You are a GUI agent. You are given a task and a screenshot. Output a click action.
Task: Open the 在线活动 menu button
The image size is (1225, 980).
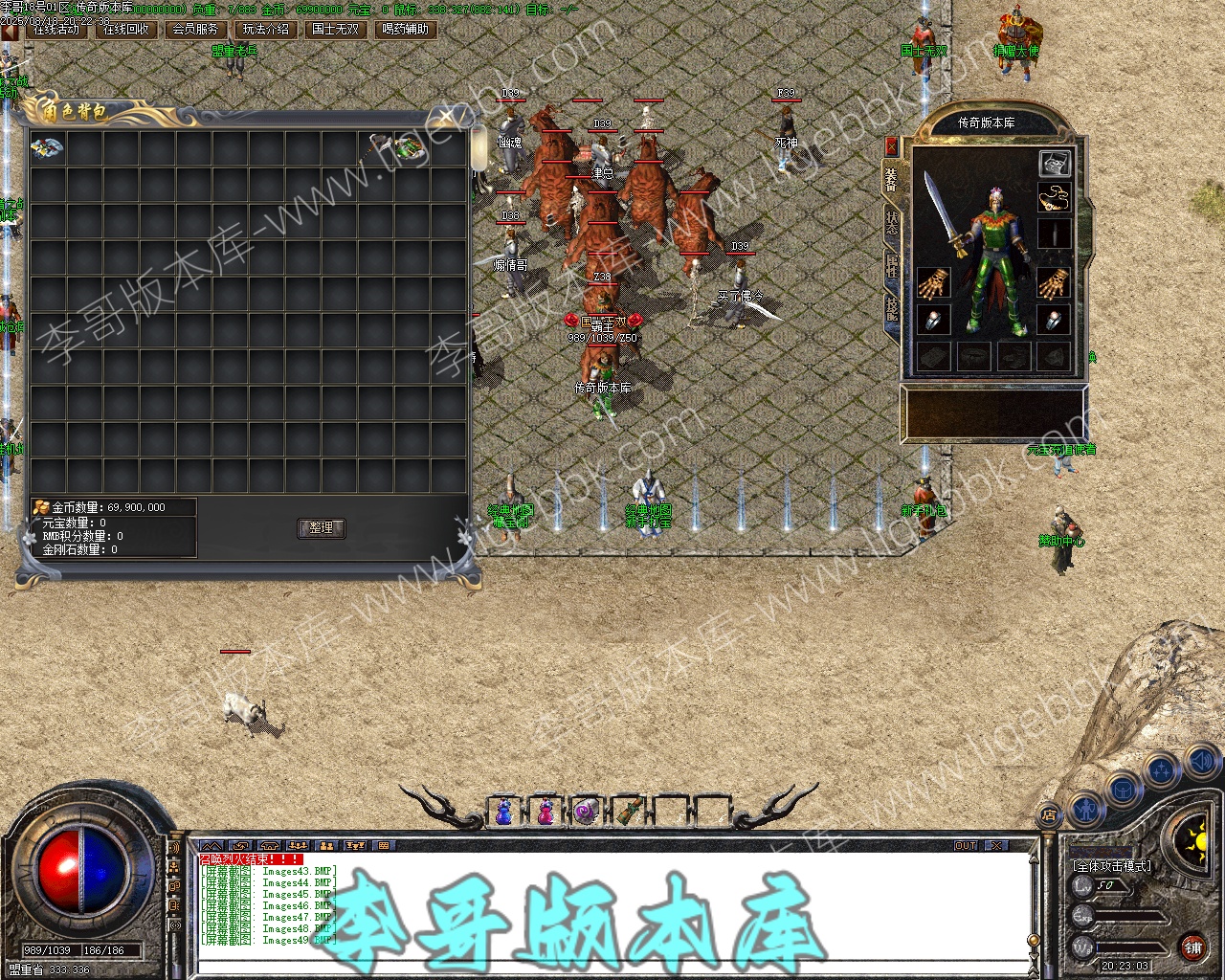click(56, 30)
